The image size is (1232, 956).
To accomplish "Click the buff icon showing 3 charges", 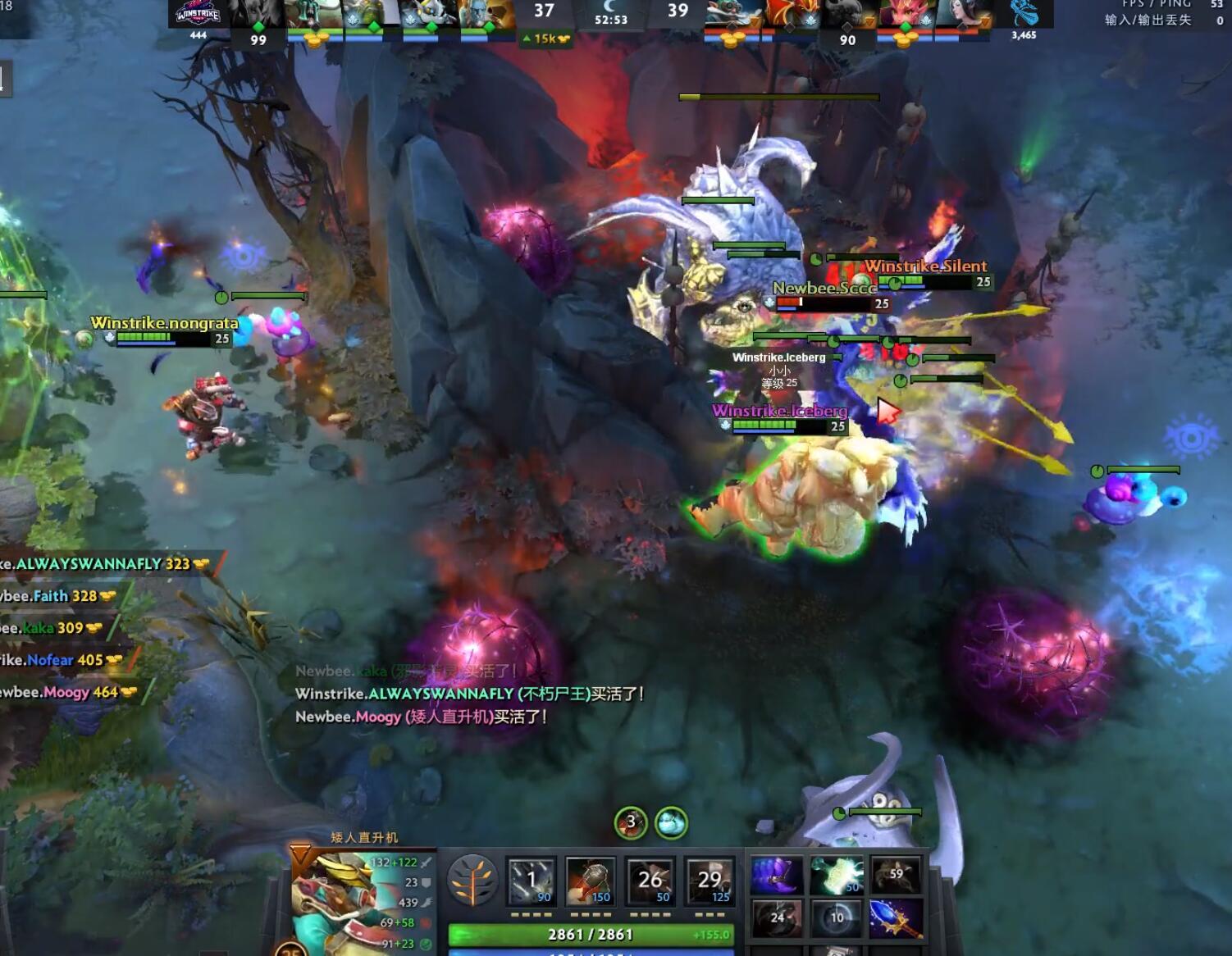I will coord(630,824).
